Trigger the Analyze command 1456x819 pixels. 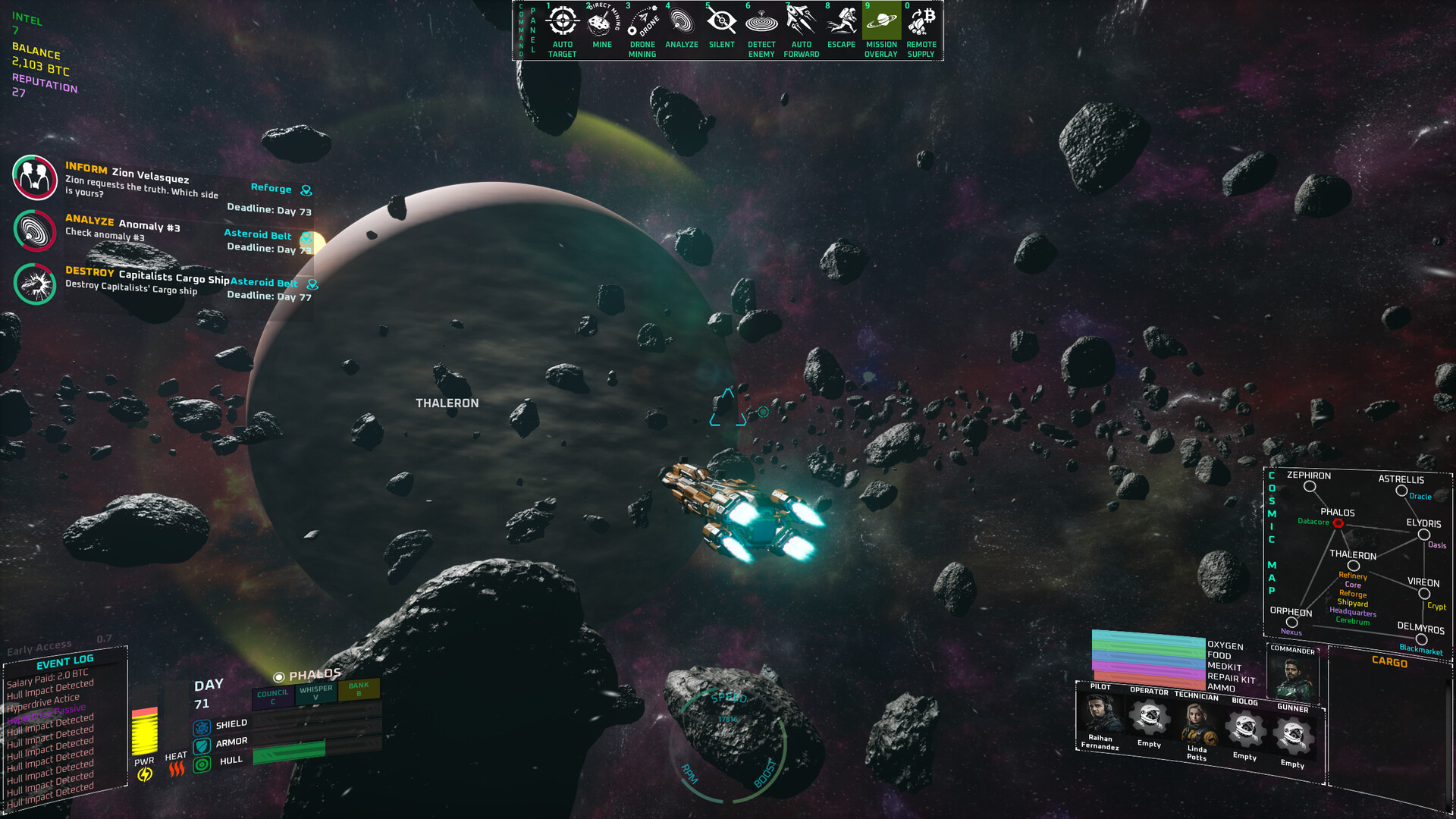tap(682, 23)
